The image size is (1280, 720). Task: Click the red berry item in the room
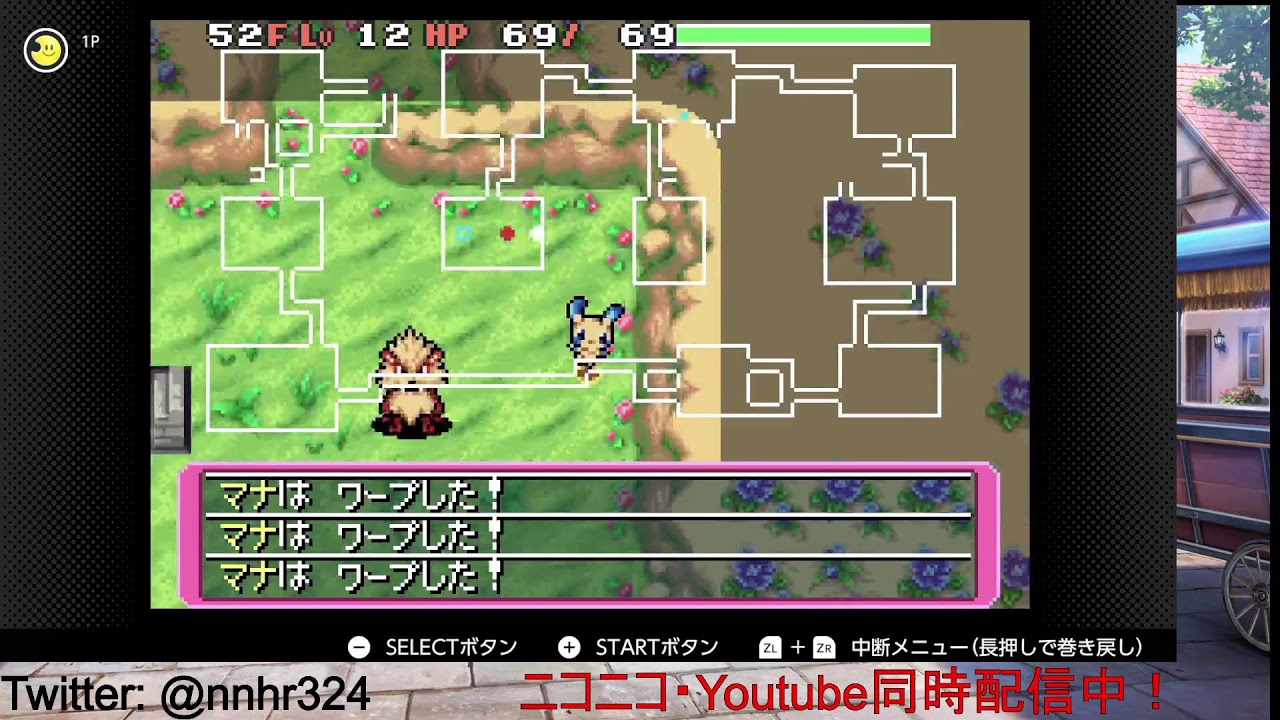pyautogui.click(x=508, y=230)
